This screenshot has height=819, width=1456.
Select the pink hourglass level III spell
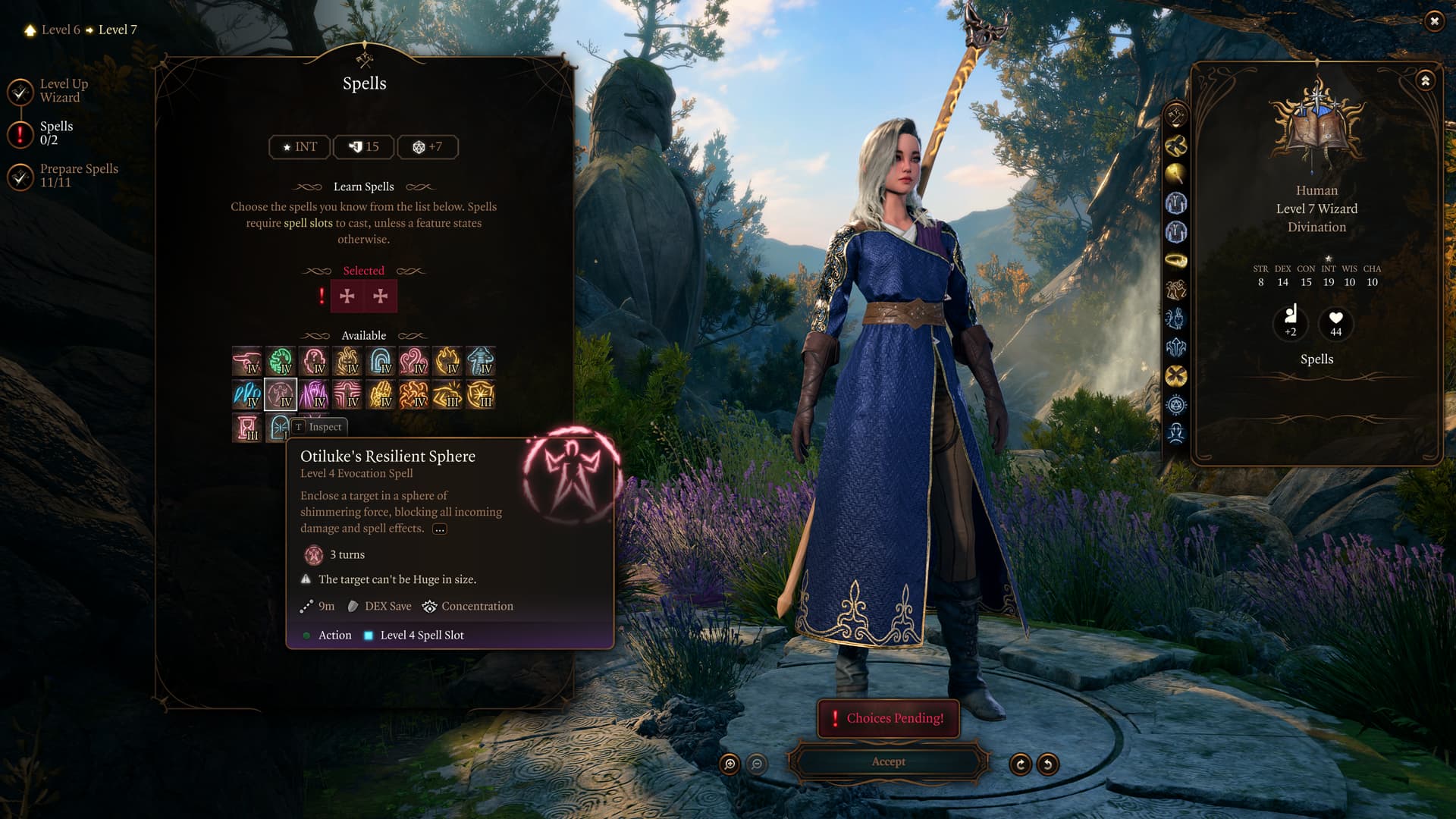pyautogui.click(x=247, y=428)
